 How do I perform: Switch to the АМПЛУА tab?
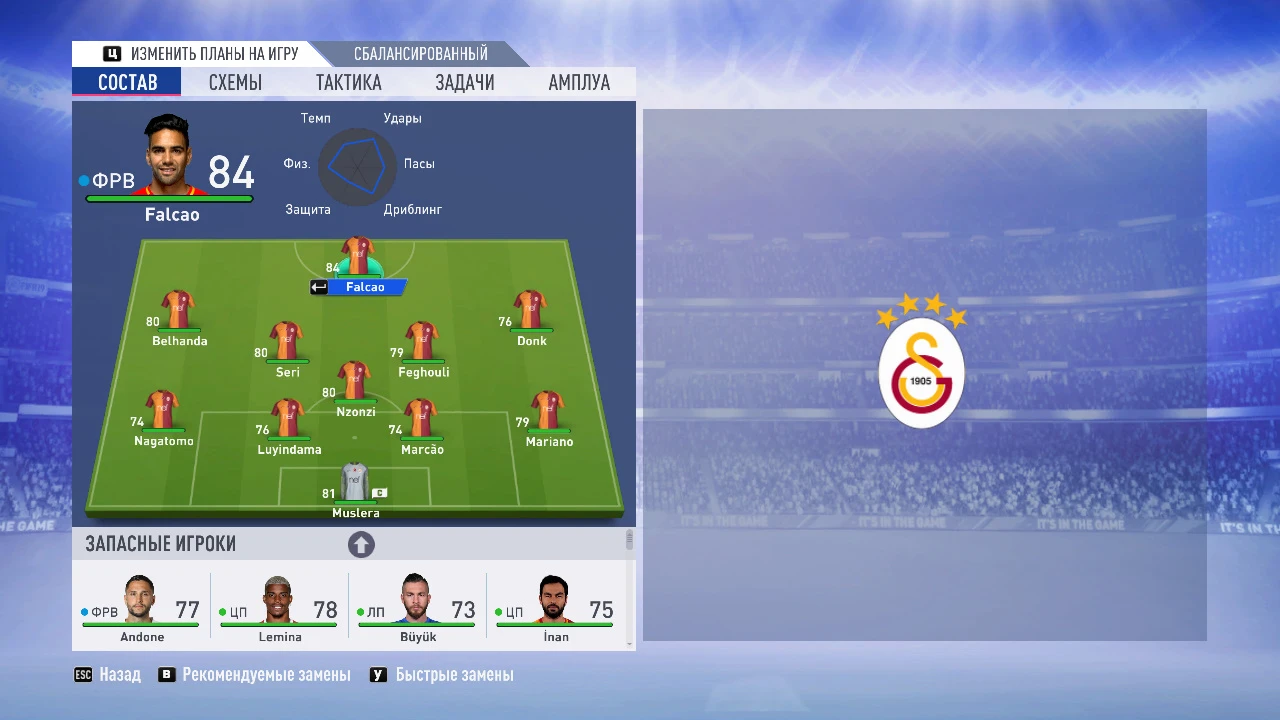pos(578,82)
